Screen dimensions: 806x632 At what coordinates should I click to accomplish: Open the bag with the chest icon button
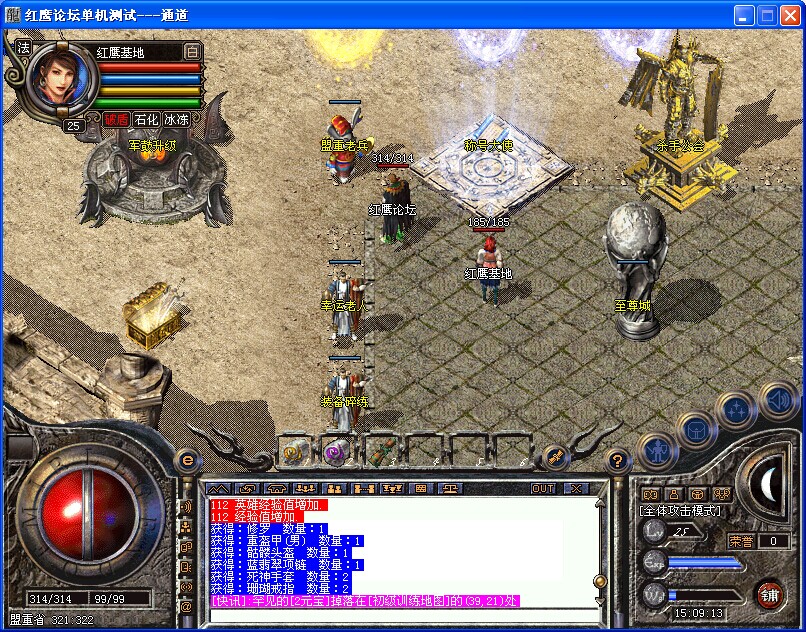click(x=694, y=430)
